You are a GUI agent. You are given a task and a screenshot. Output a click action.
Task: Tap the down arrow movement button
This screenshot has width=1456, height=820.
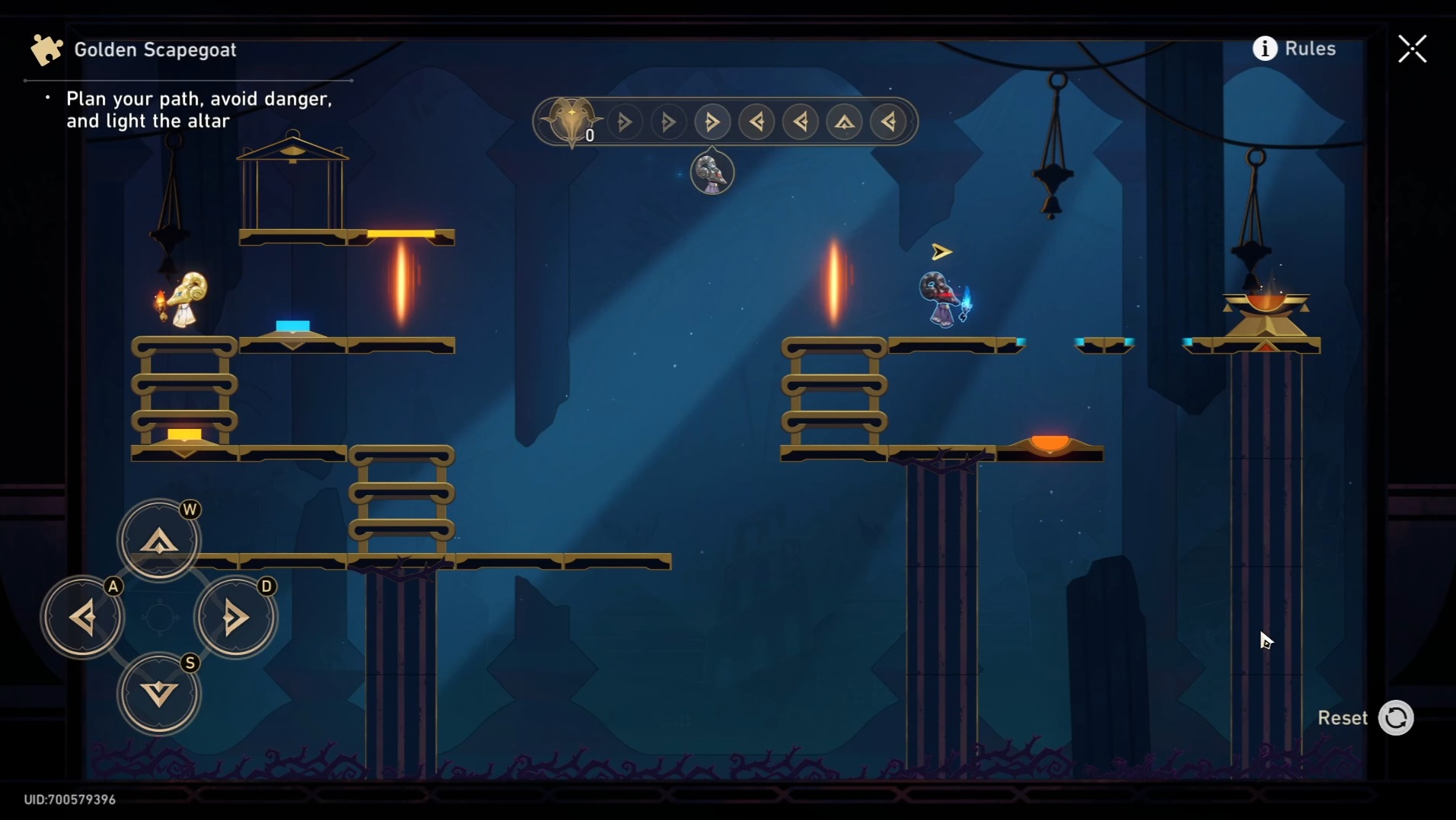[x=159, y=693]
